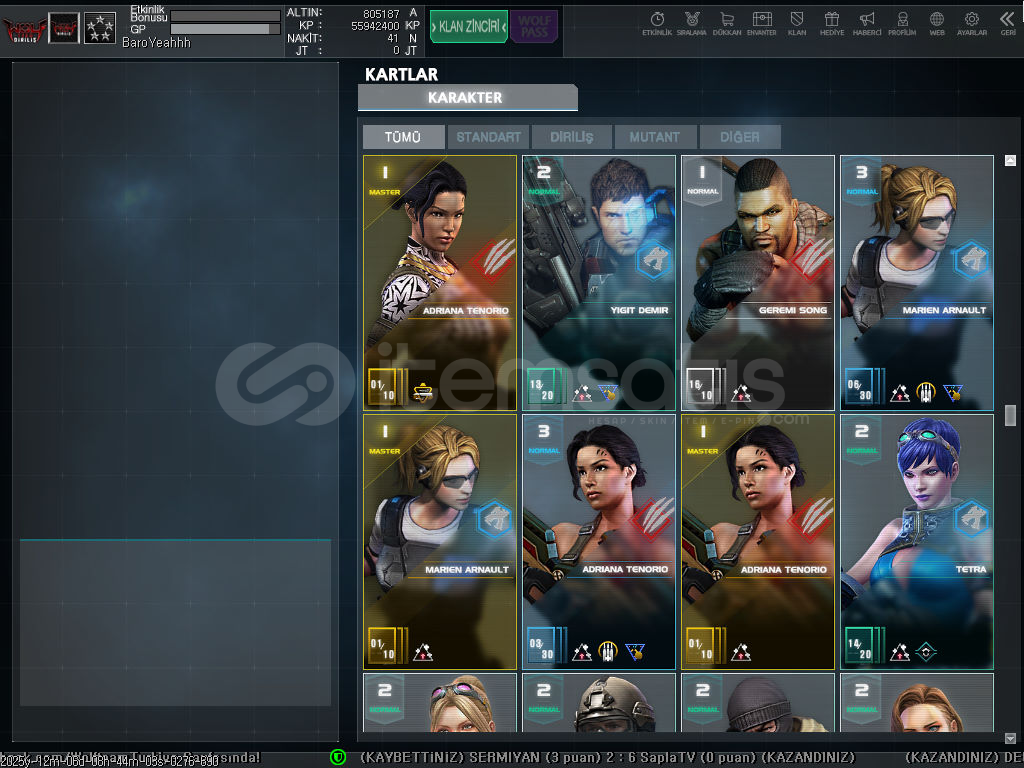Select the Diğer tab

tap(739, 137)
